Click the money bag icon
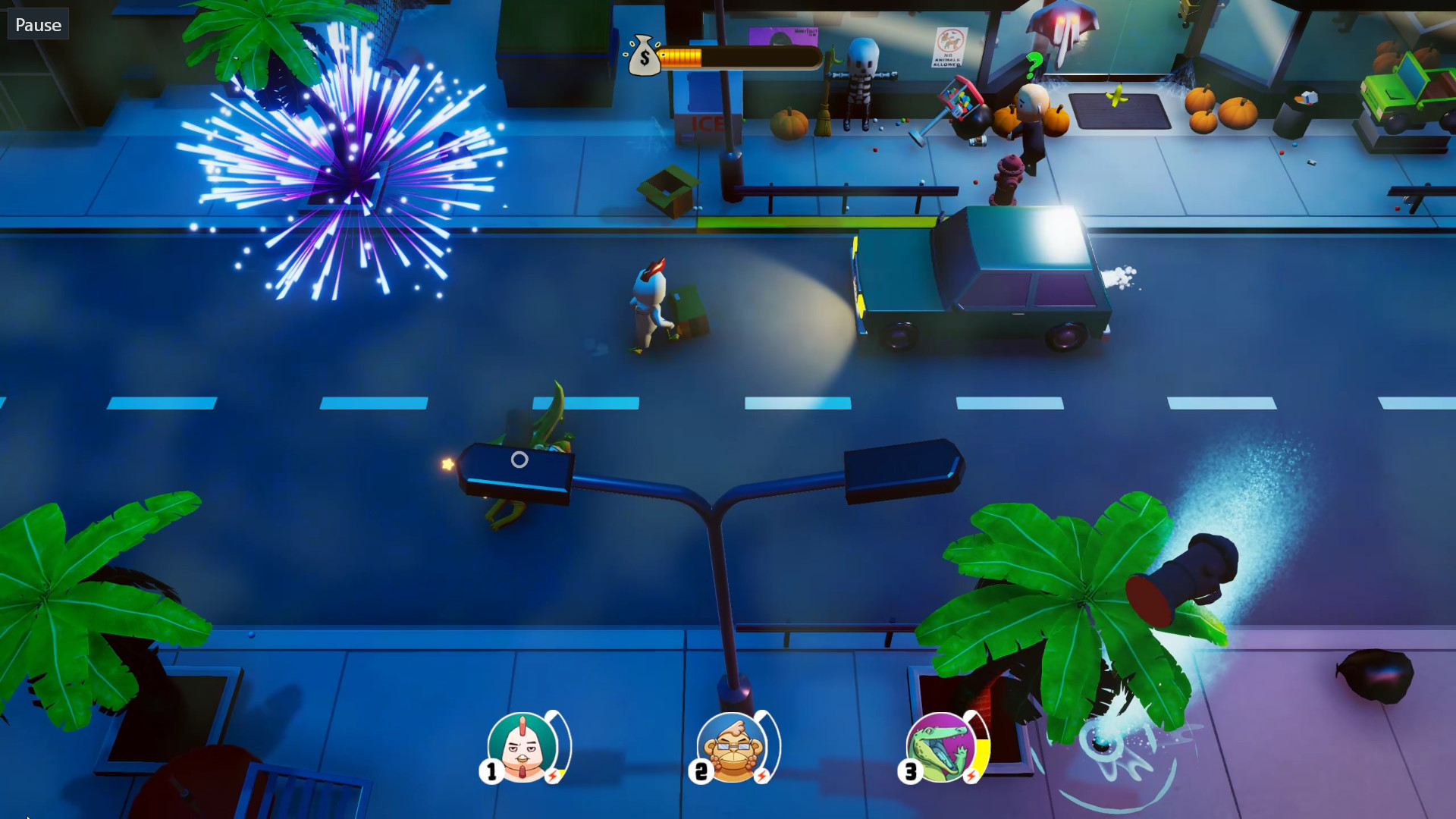This screenshot has width=1456, height=819. point(644,55)
